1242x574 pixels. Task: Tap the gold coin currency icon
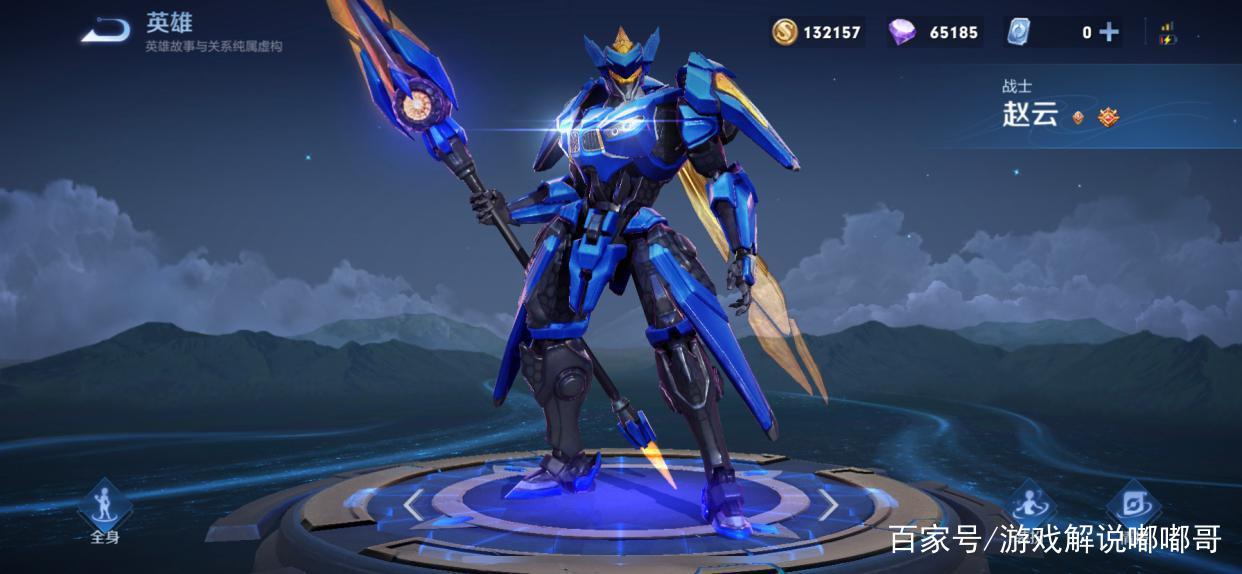785,32
